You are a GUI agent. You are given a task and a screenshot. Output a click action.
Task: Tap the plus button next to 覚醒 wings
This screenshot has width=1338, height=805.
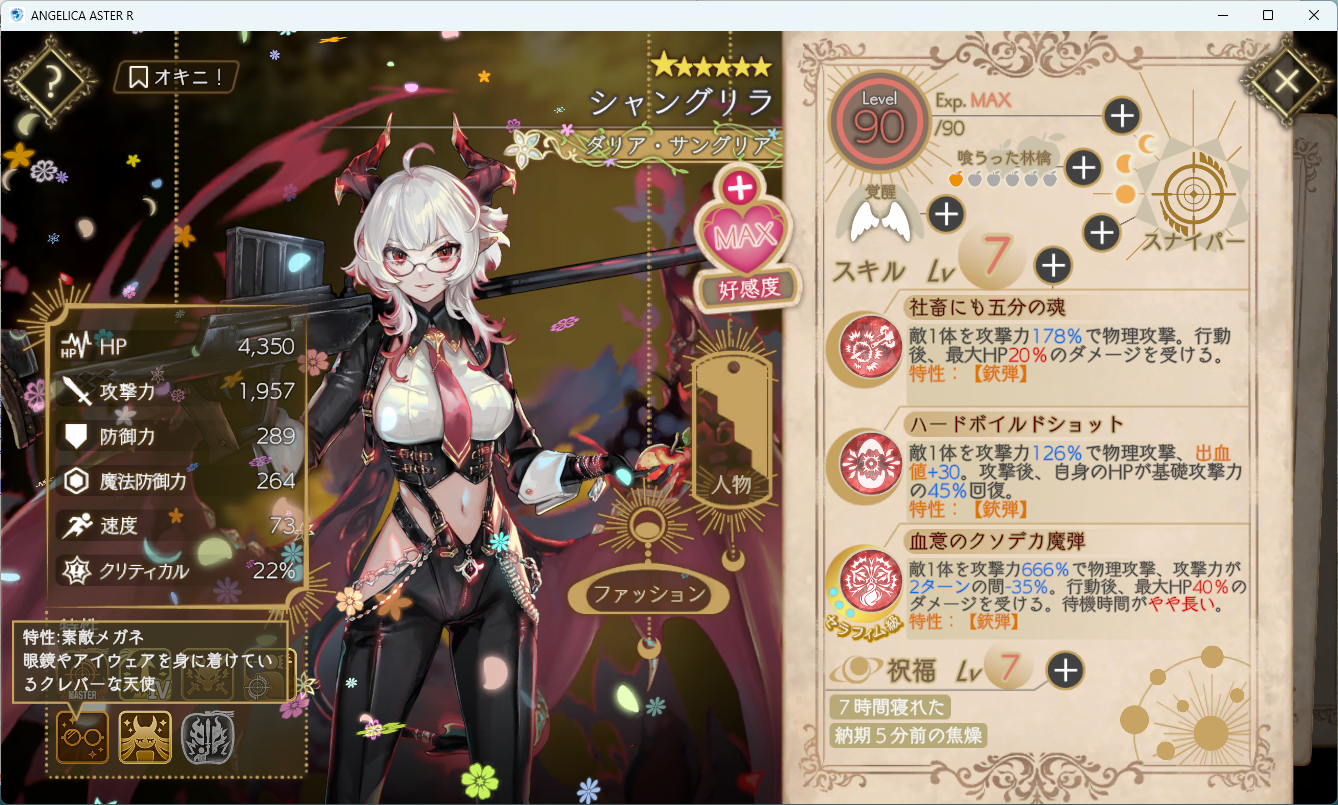tap(946, 213)
